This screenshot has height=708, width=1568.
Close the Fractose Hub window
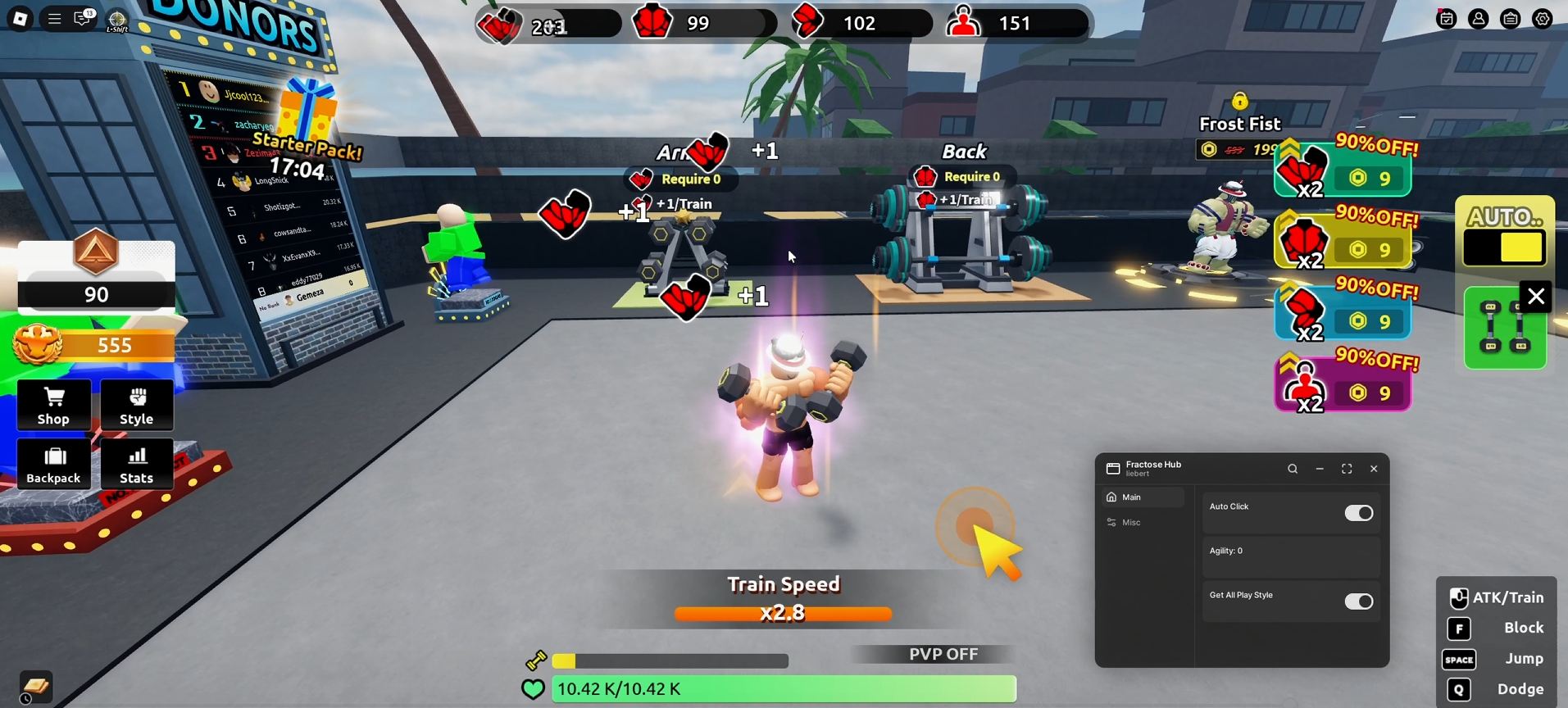[x=1374, y=470]
